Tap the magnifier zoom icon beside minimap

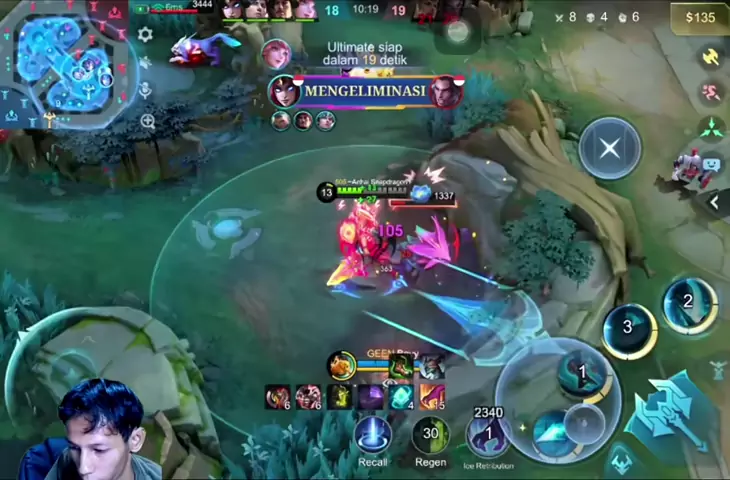148,122
